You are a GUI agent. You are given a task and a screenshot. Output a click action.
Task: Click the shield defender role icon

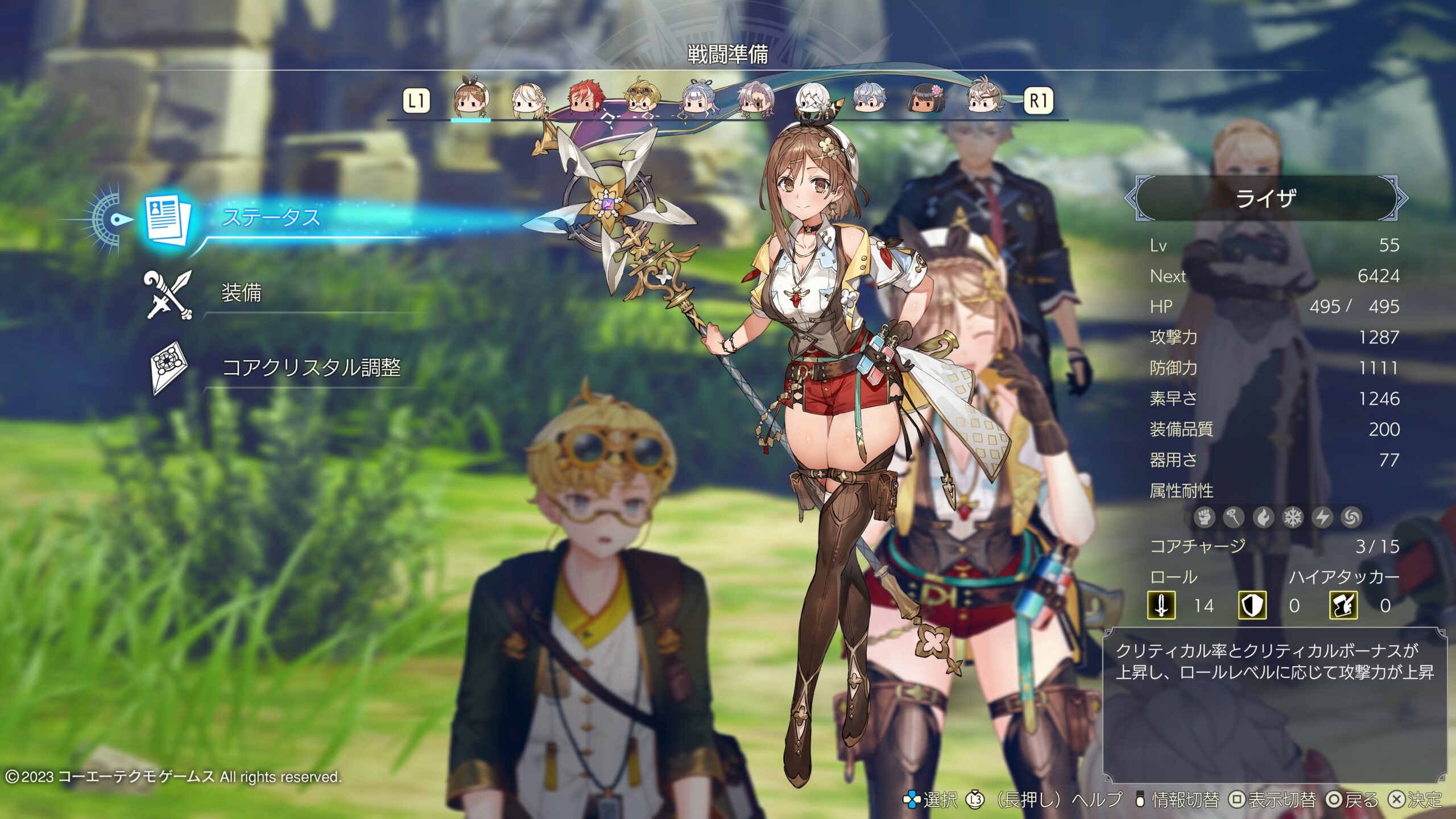[x=1252, y=605]
